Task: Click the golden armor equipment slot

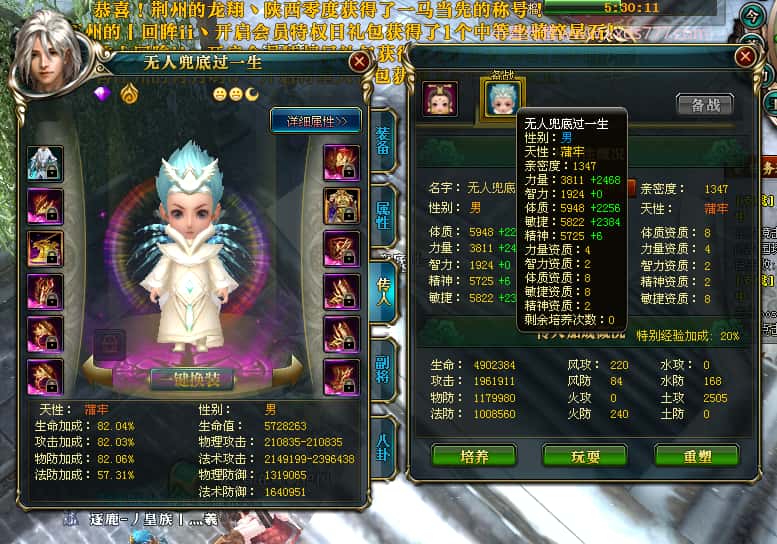Action: tap(341, 206)
